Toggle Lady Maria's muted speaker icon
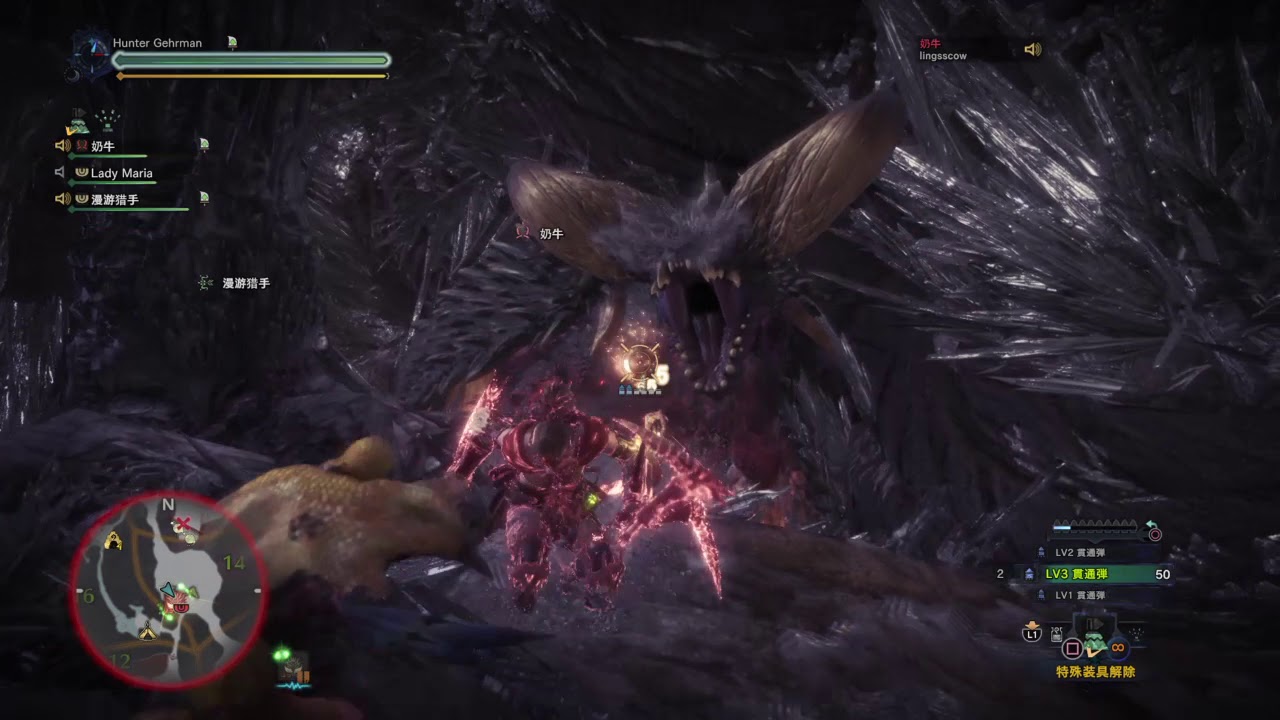 click(x=61, y=173)
